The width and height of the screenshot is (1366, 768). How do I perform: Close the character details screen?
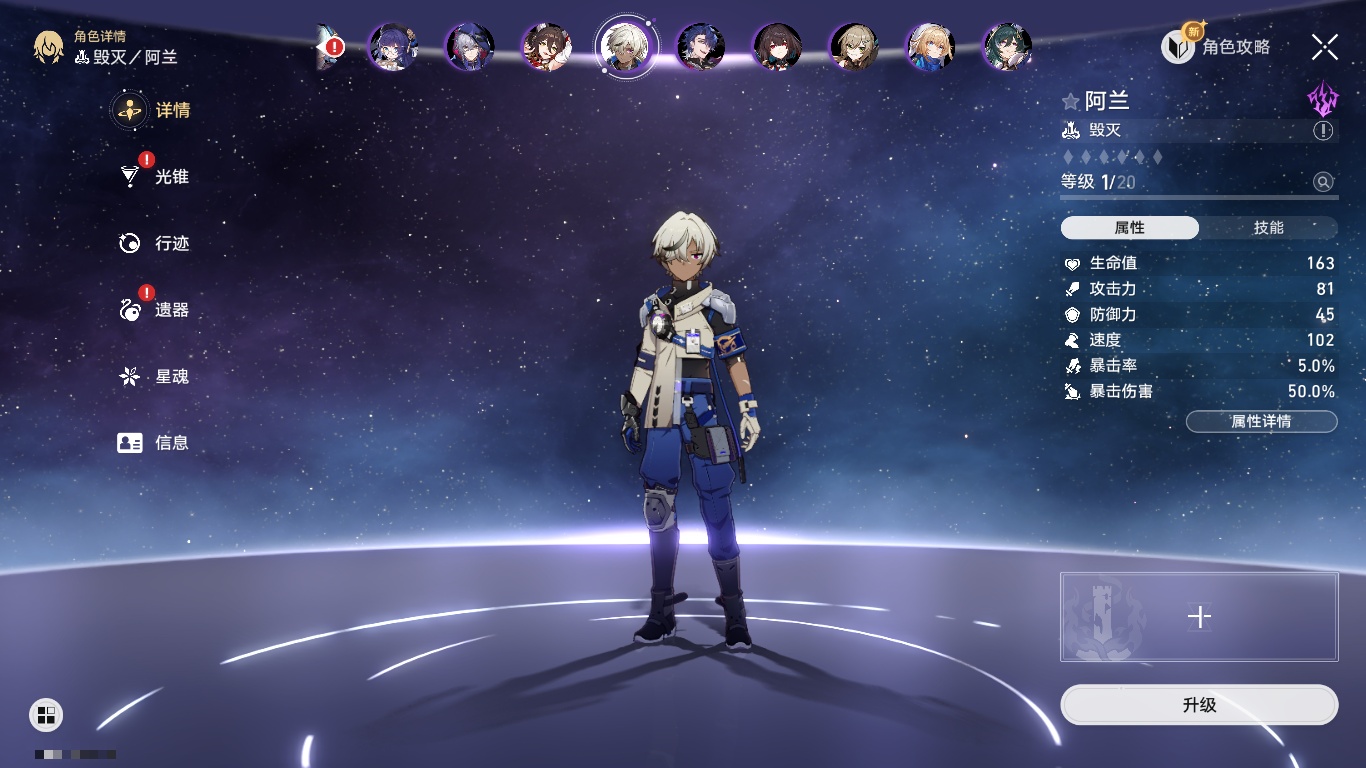tap(1325, 46)
